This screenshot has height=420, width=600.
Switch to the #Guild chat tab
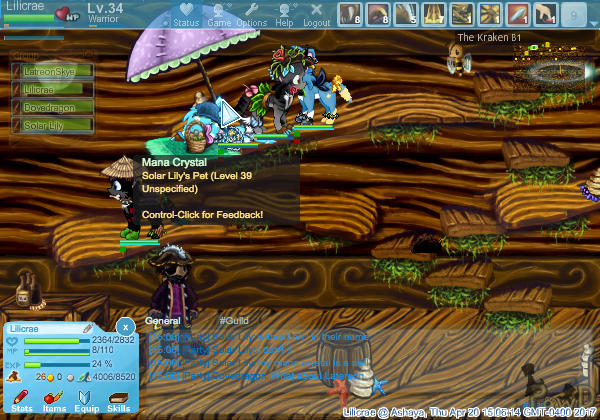click(x=231, y=321)
